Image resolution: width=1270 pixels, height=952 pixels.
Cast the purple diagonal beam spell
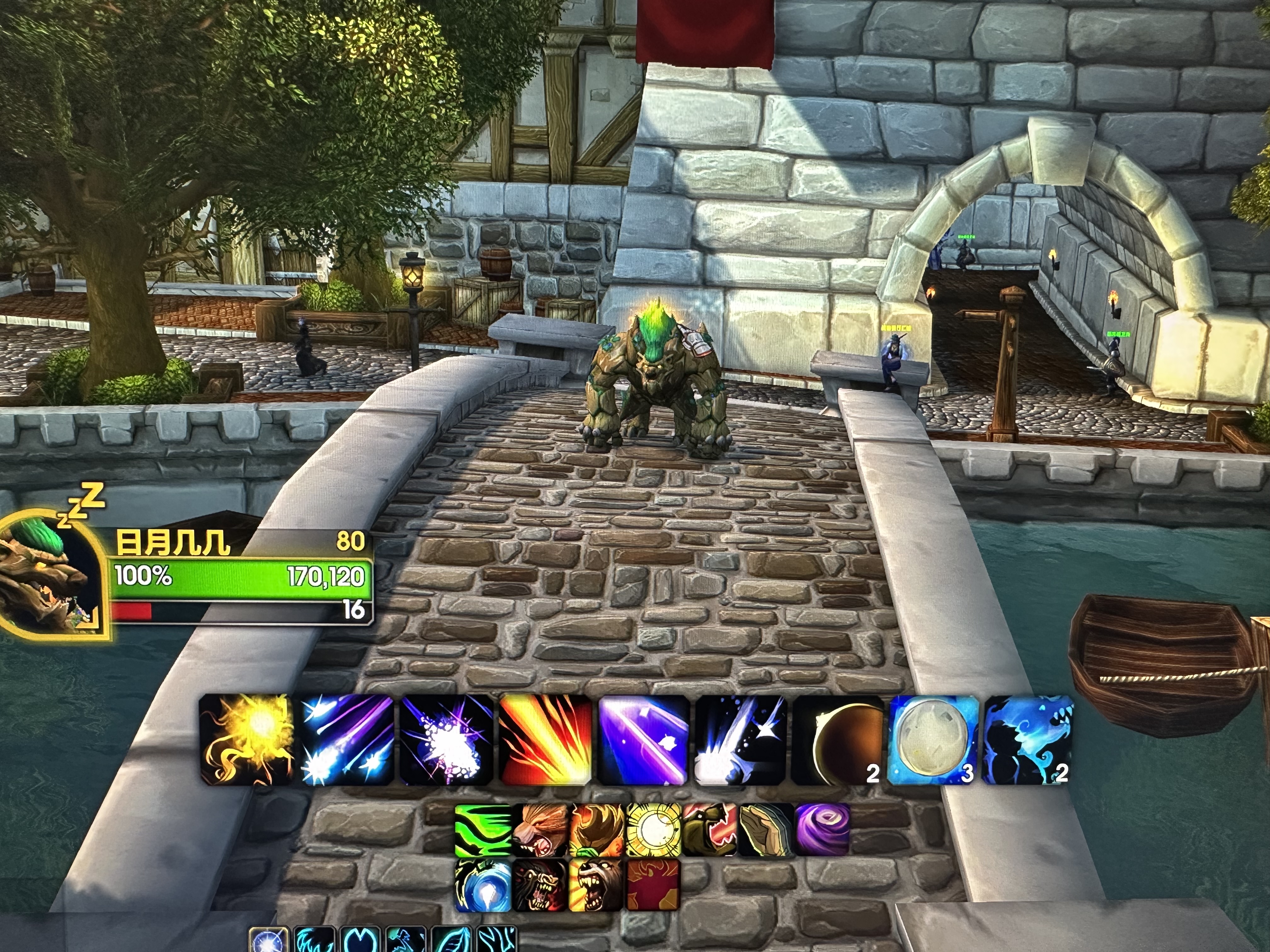click(644, 740)
